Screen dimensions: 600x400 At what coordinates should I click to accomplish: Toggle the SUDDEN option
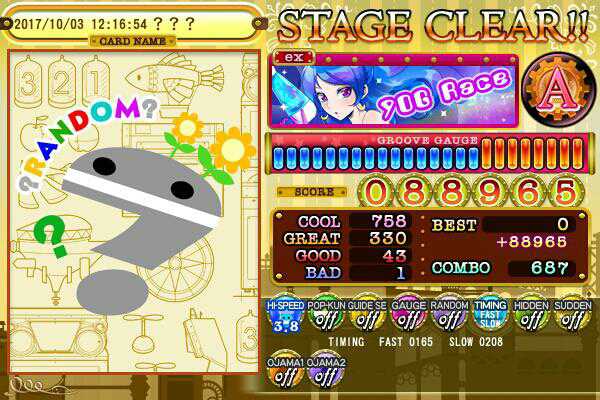click(x=571, y=315)
